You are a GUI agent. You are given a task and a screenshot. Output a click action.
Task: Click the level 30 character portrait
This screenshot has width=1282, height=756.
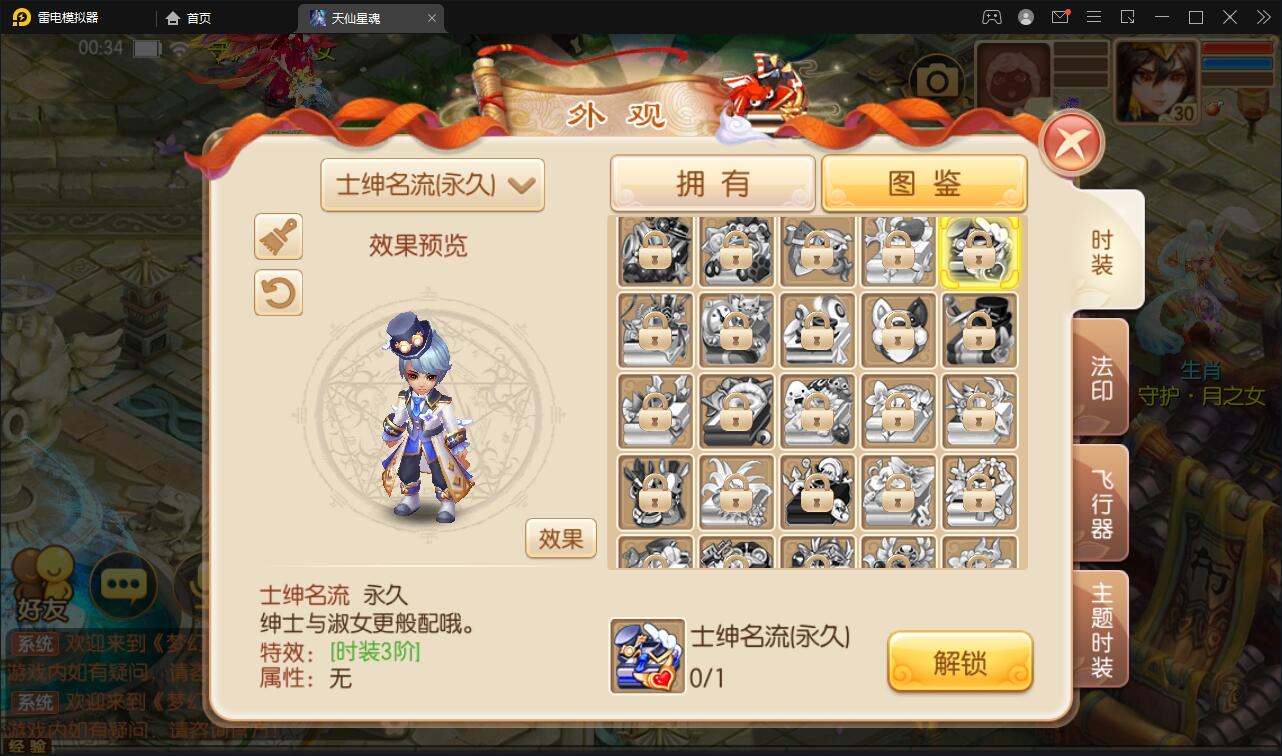pos(1157,83)
